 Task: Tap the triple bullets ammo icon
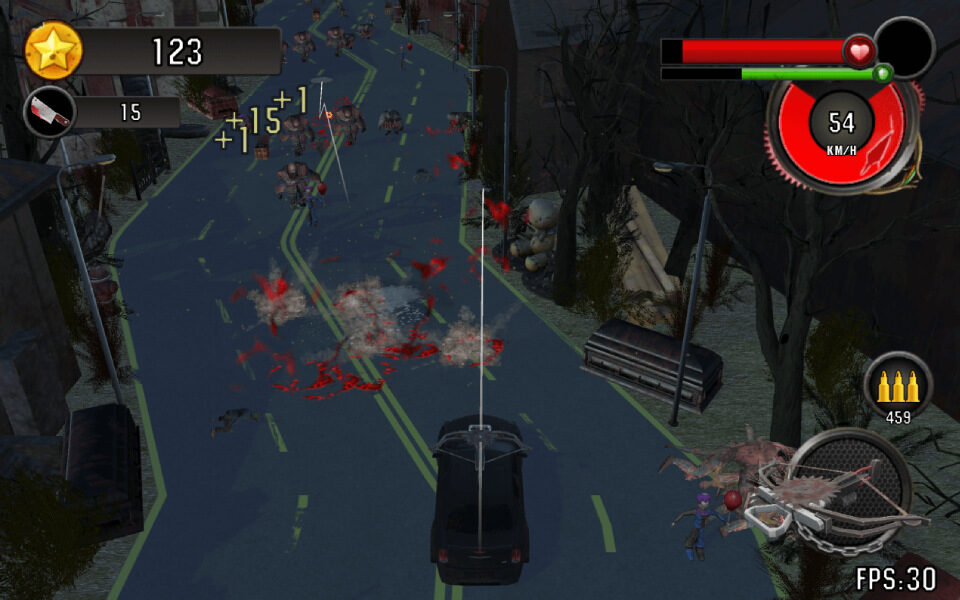point(897,383)
